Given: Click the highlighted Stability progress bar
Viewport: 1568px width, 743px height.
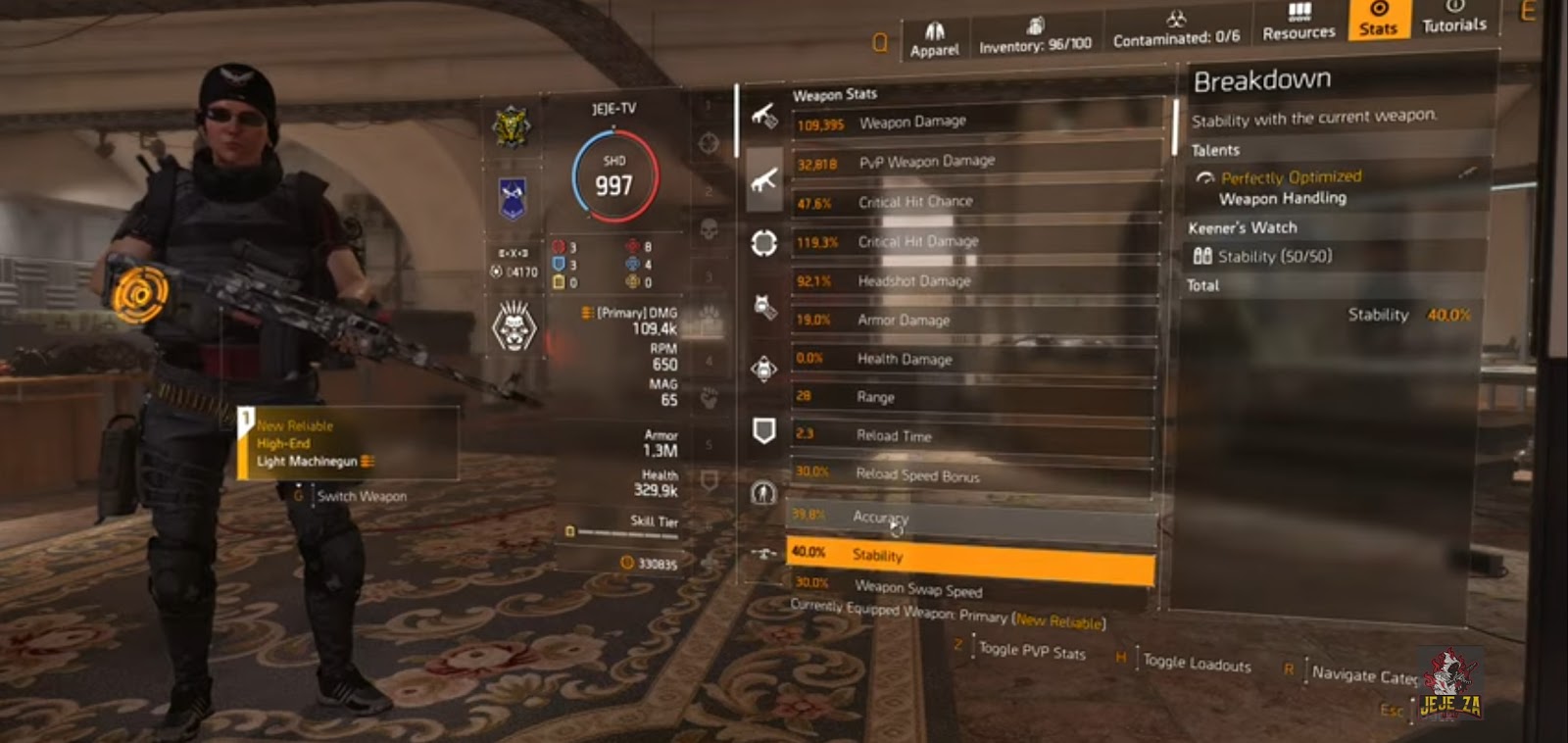Looking at the screenshot, I should 970,556.
